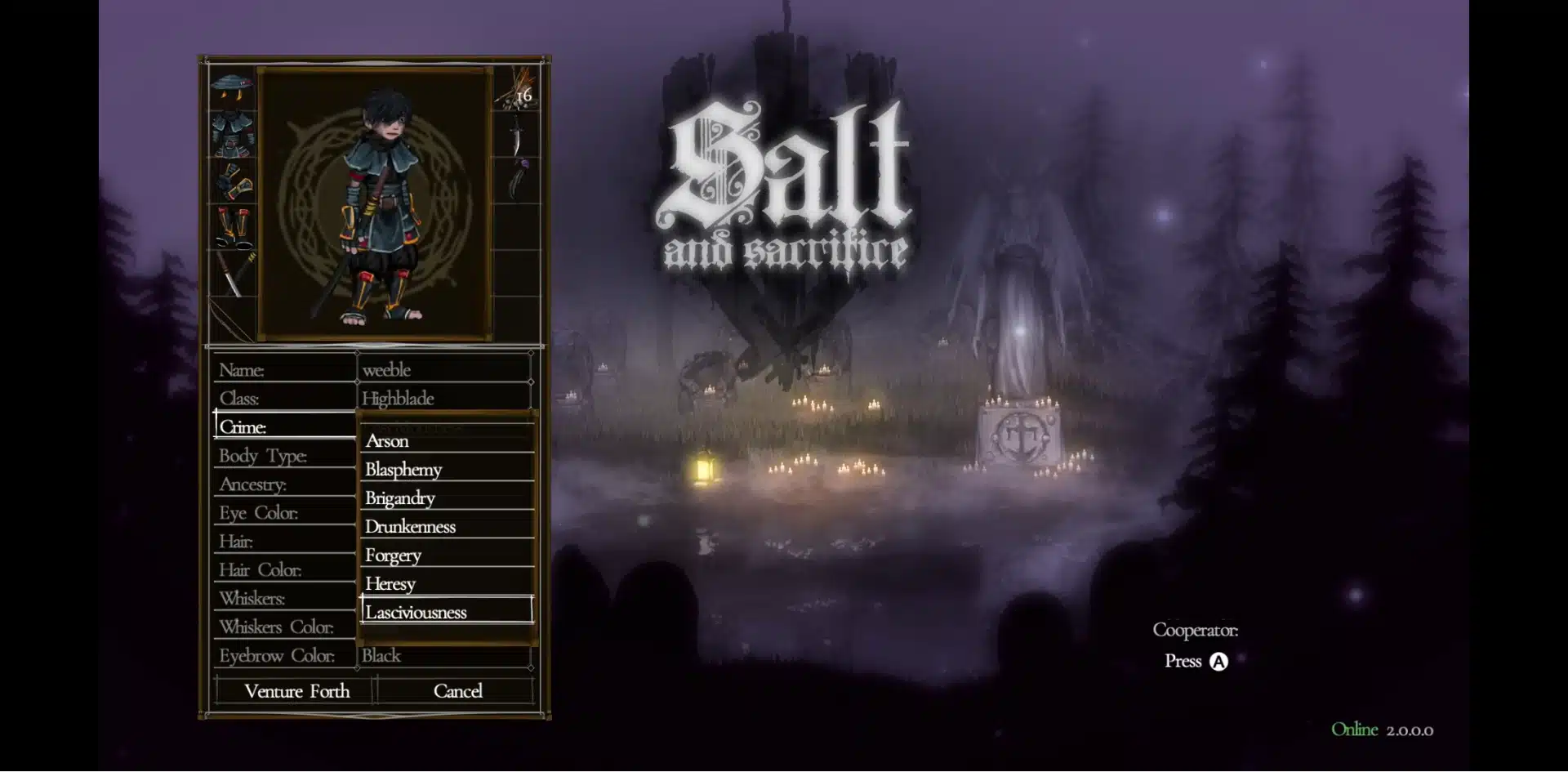Activate the Cooperator Press A prompt
This screenshot has height=772, width=1568.
coord(1196,662)
